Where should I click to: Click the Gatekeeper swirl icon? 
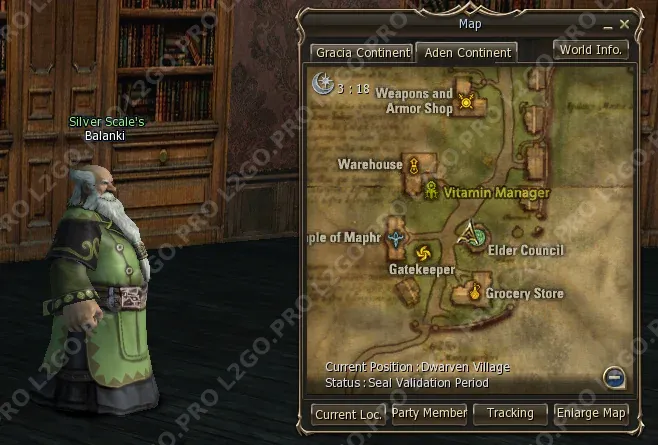pos(423,251)
